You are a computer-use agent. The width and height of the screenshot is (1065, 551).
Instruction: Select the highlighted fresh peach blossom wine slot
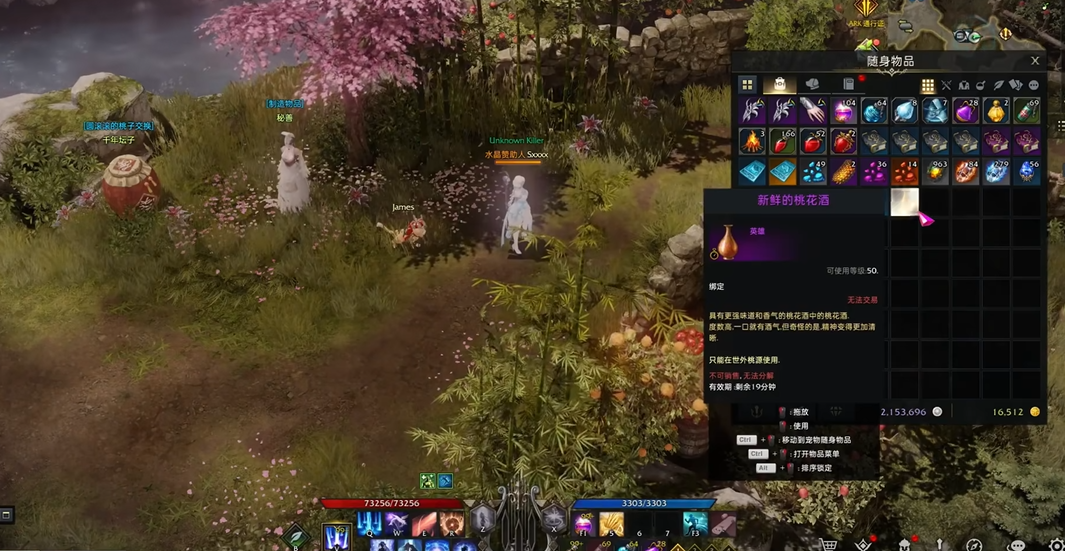904,202
